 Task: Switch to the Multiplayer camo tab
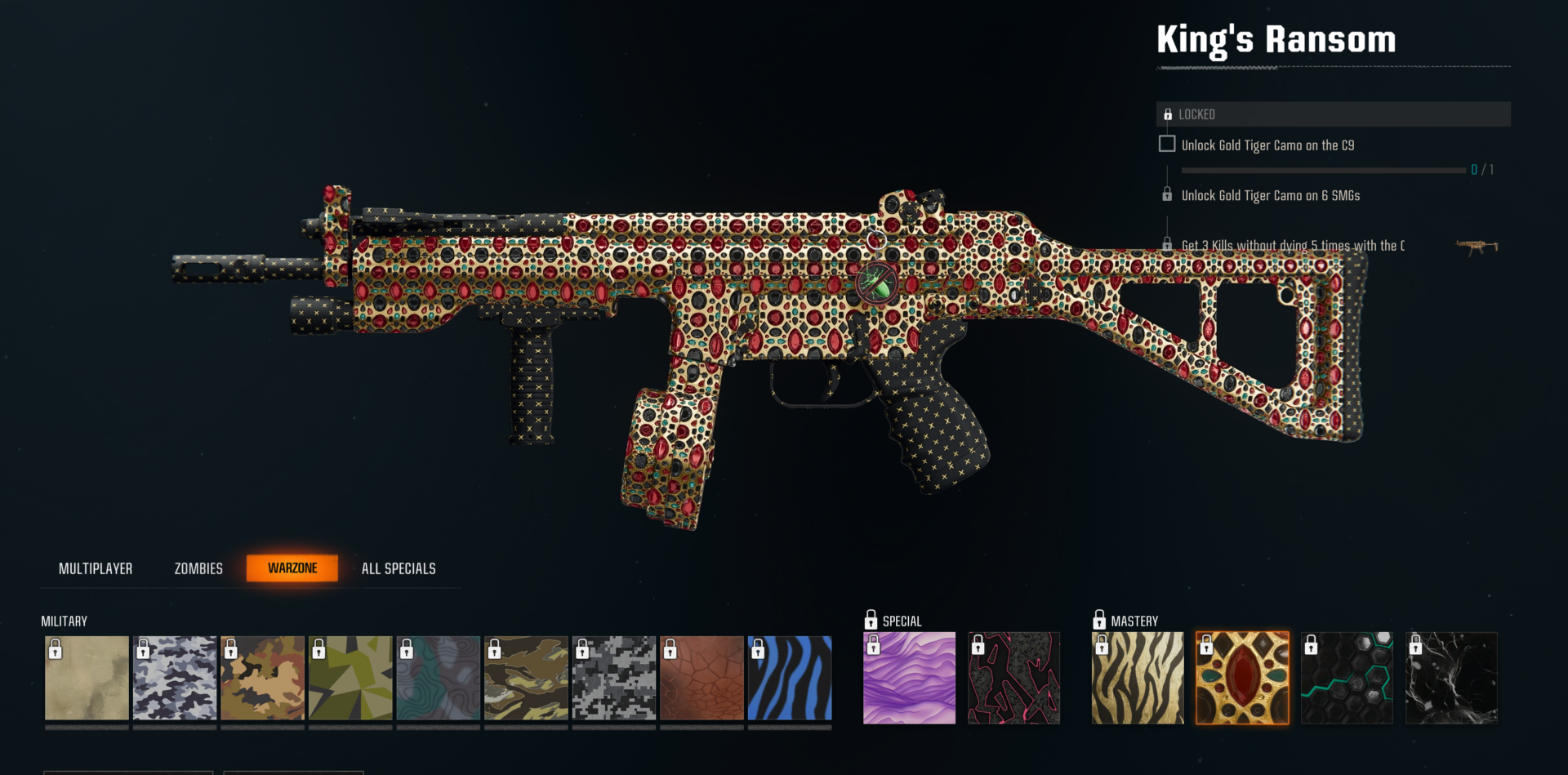(96, 568)
